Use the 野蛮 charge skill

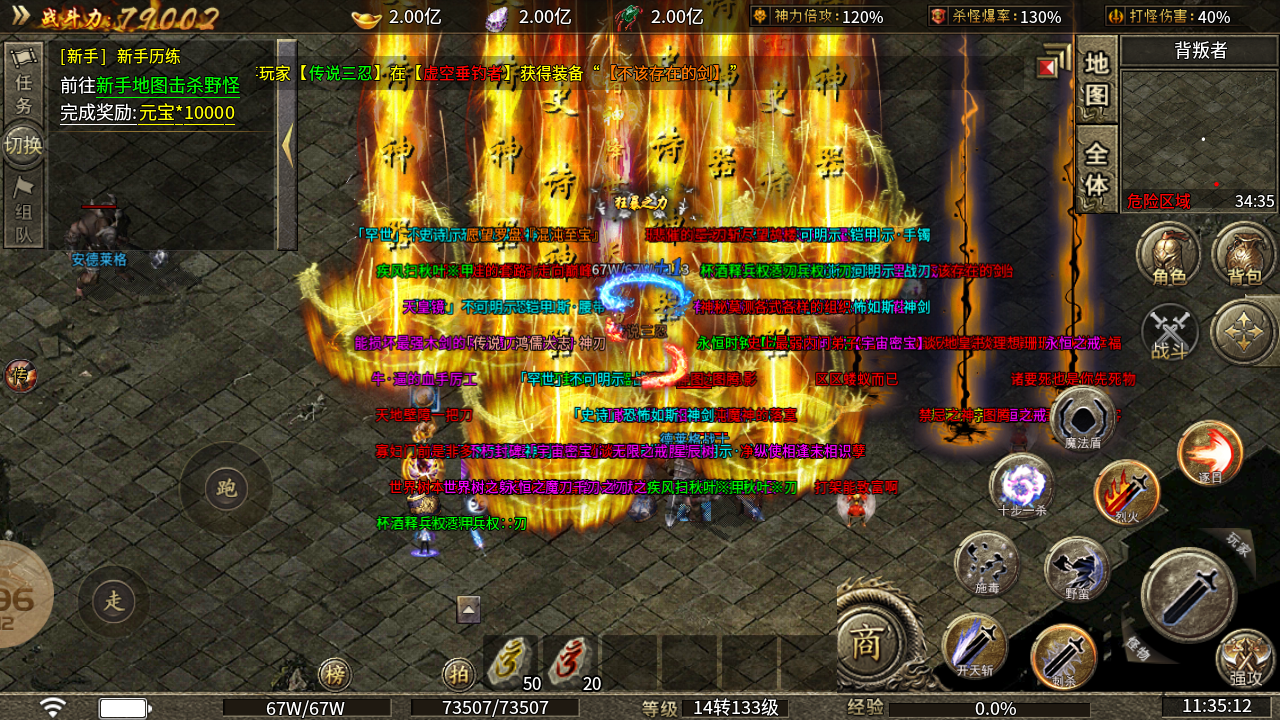(x=1077, y=568)
